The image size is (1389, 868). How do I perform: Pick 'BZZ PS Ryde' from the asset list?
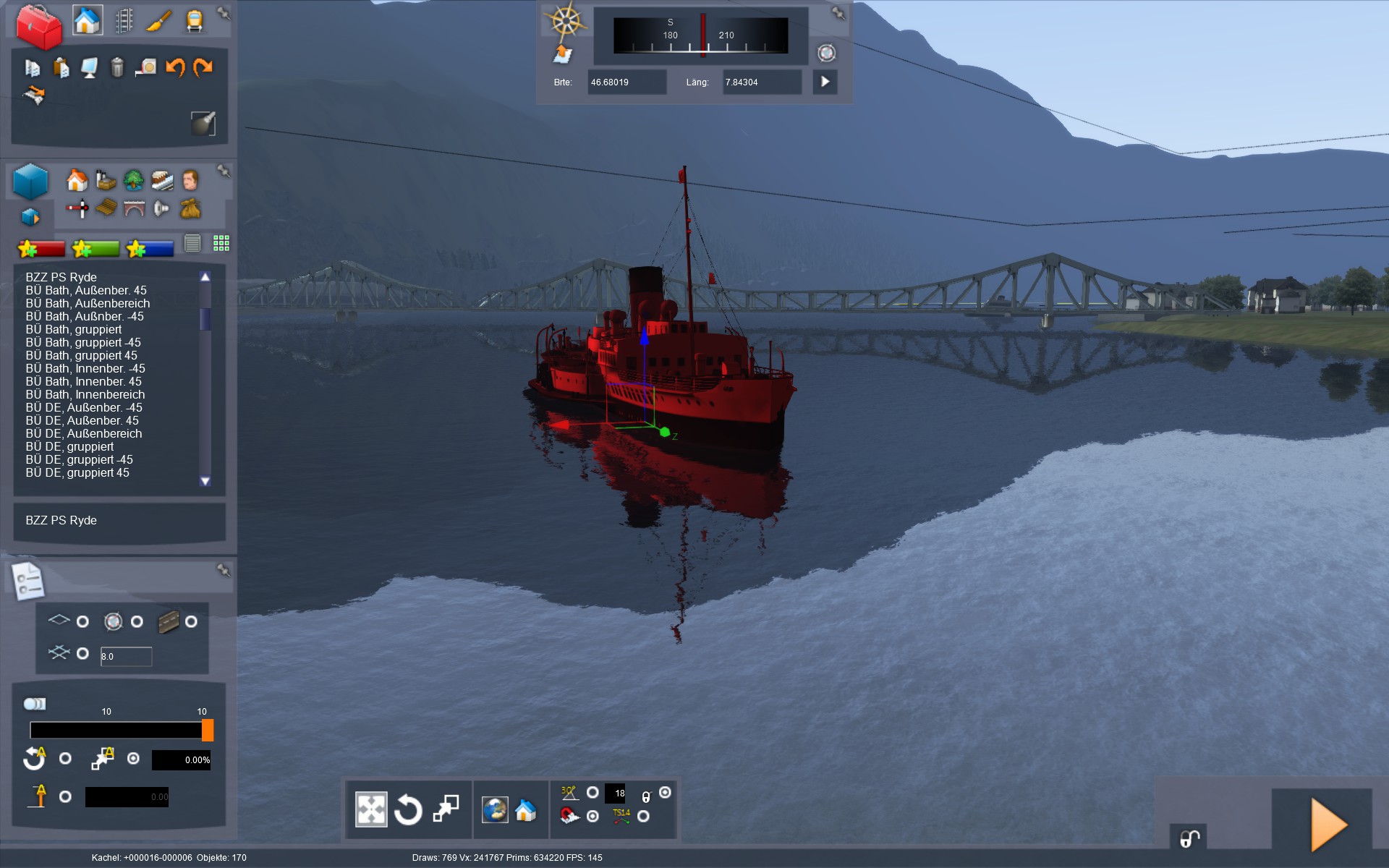[61, 277]
